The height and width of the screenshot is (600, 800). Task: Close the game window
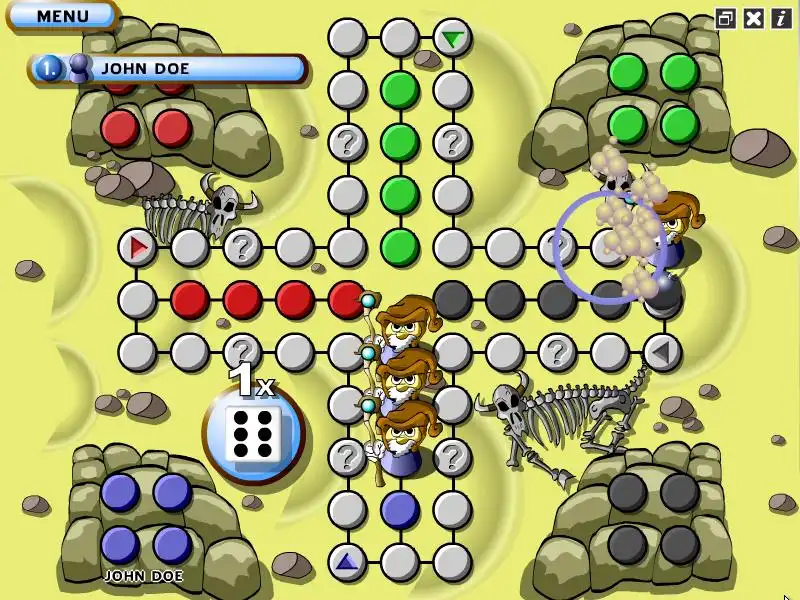[x=754, y=18]
